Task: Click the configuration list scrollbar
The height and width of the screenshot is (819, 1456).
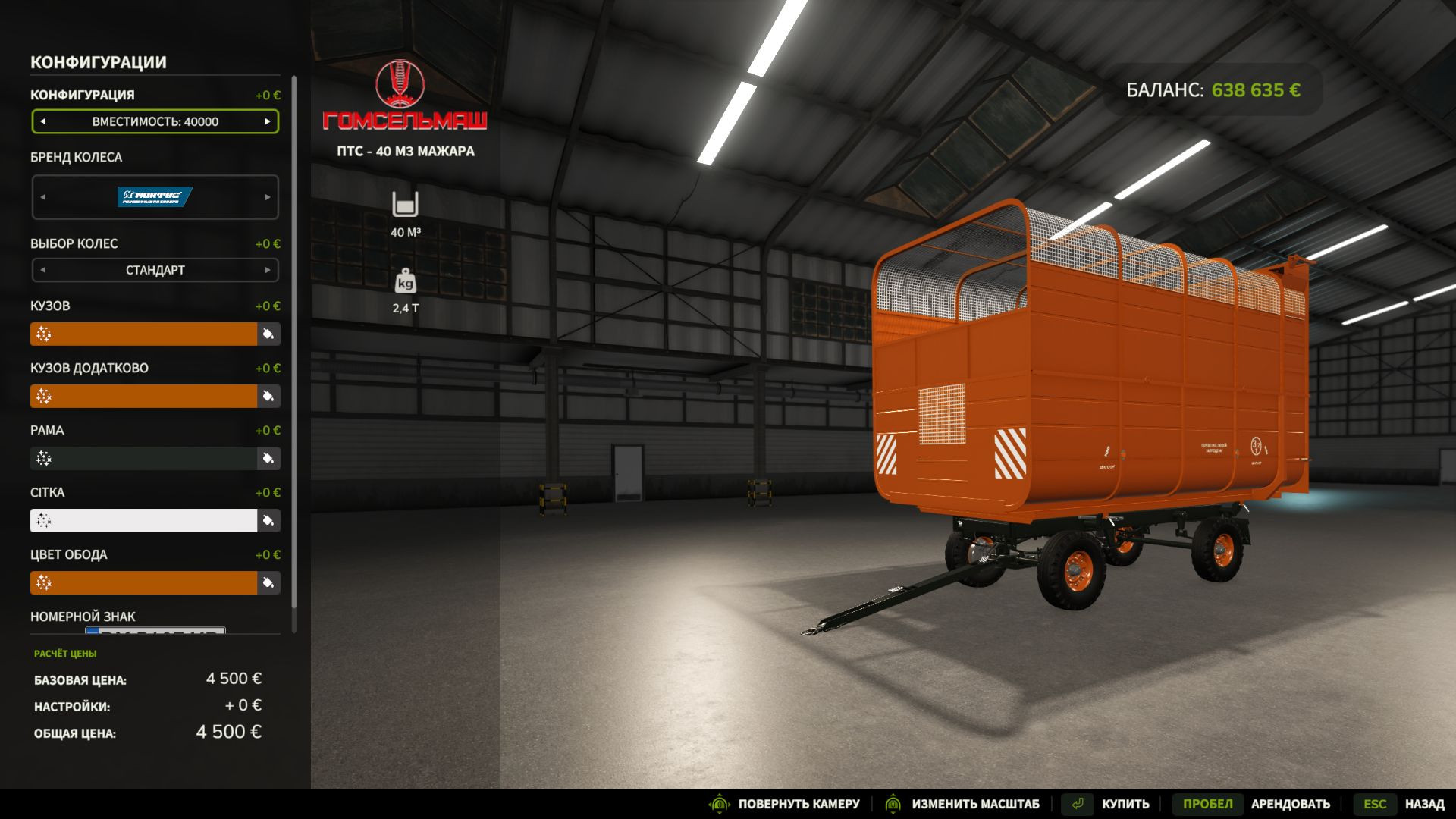Action: [294, 341]
